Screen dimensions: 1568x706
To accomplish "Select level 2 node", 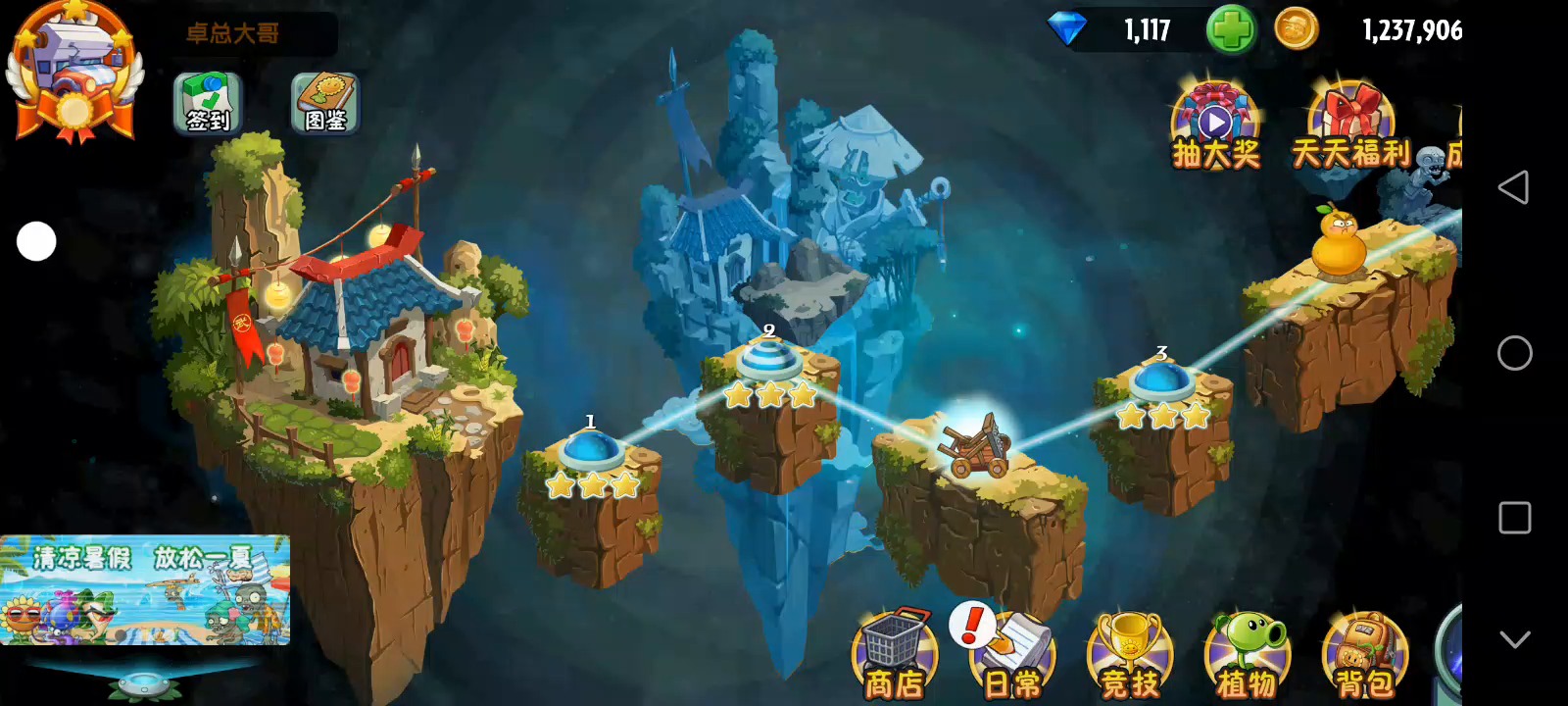I will 769,360.
